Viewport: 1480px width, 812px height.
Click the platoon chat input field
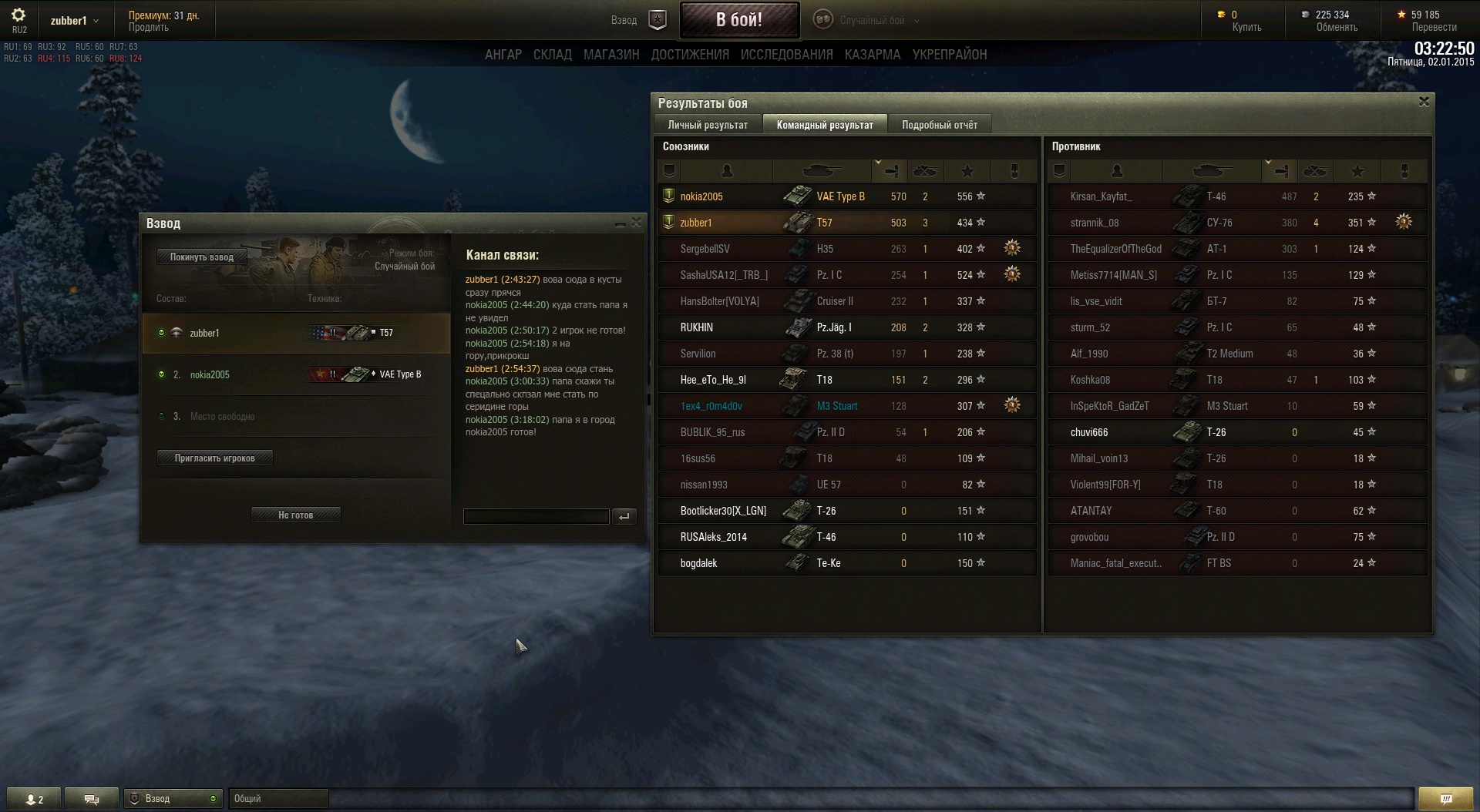(536, 516)
